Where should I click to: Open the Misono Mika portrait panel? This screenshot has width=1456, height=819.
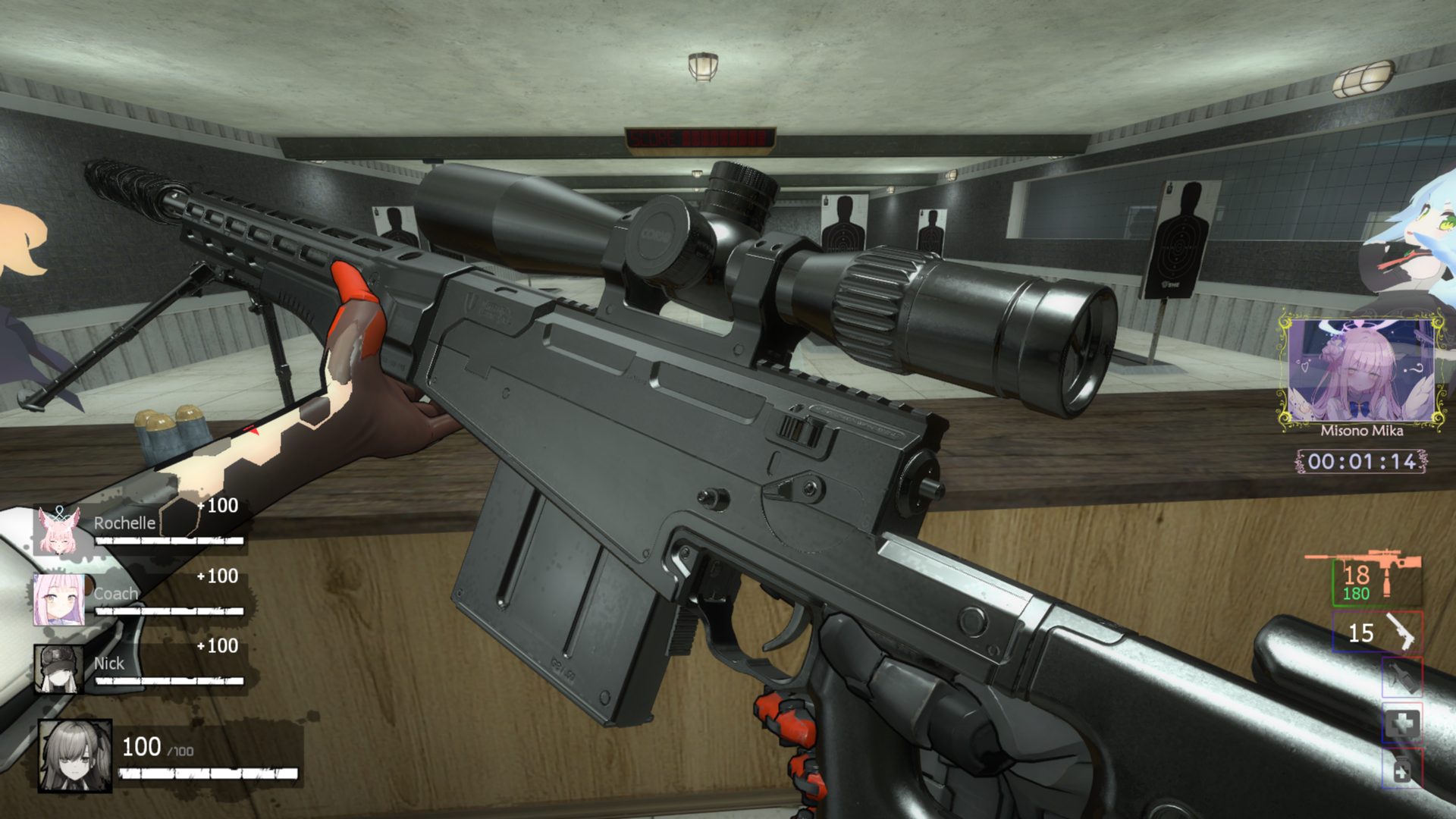click(1362, 372)
